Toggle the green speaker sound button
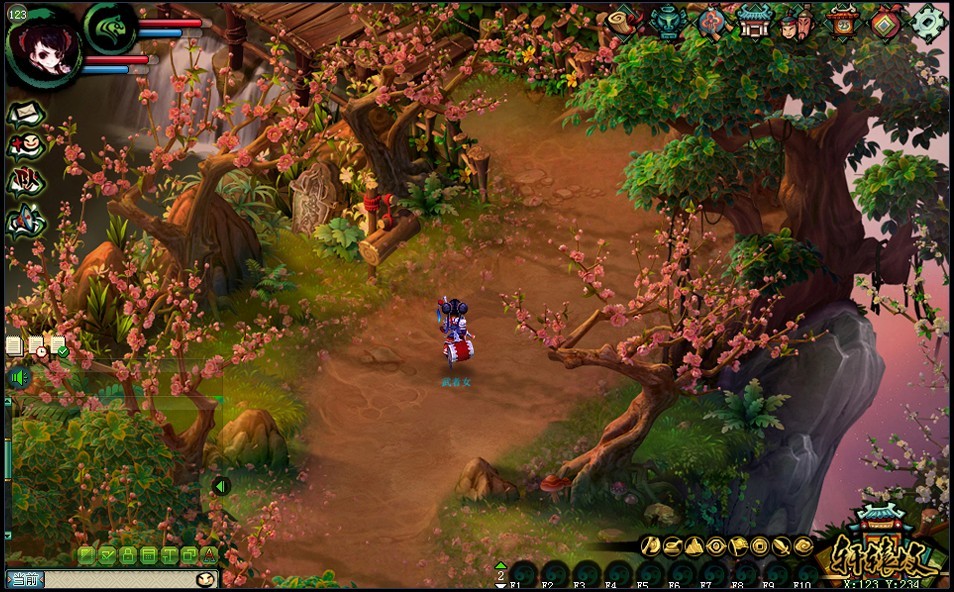This screenshot has height=592, width=954. click(x=18, y=378)
